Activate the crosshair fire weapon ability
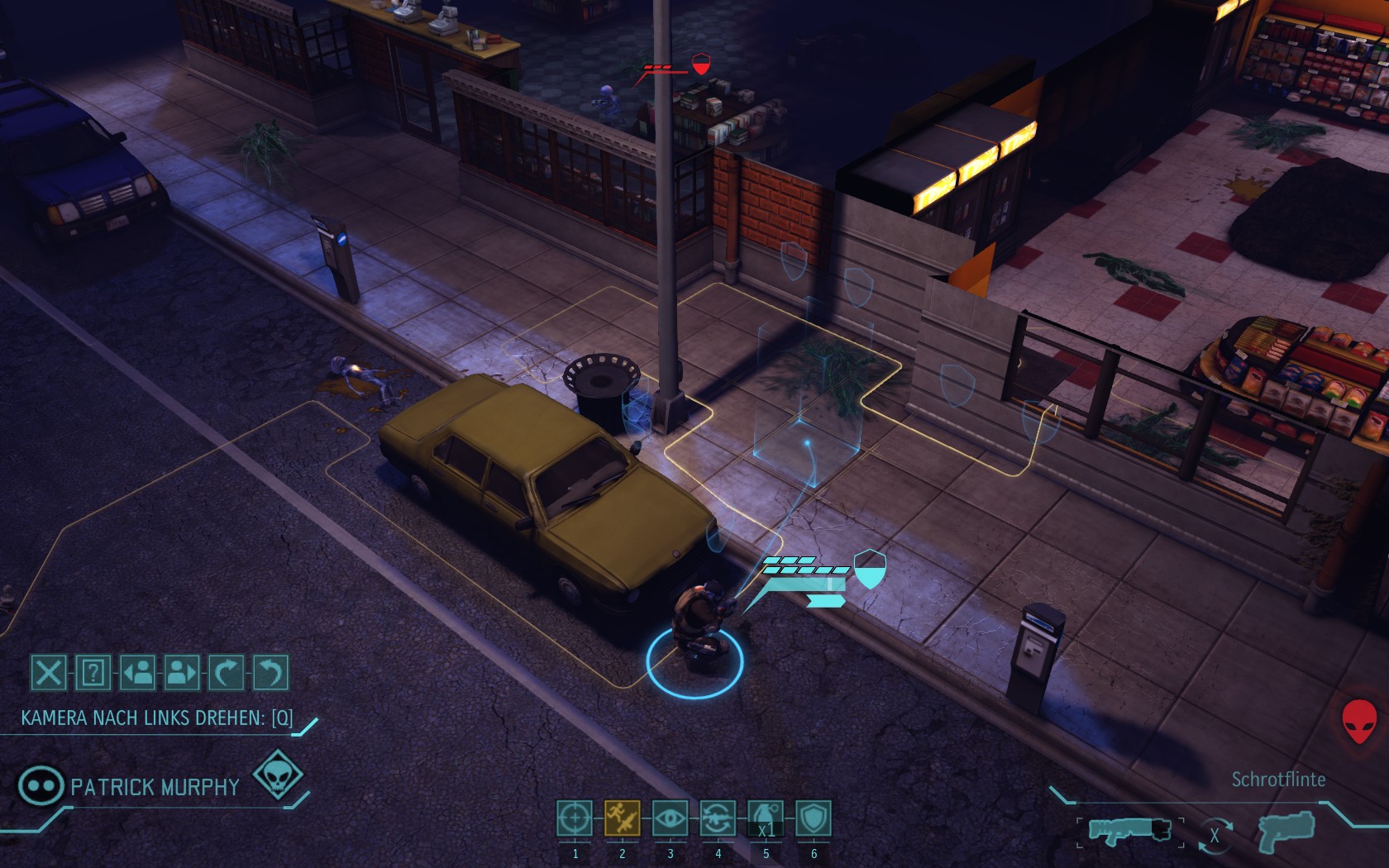The width and height of the screenshot is (1389, 868). pos(575,819)
